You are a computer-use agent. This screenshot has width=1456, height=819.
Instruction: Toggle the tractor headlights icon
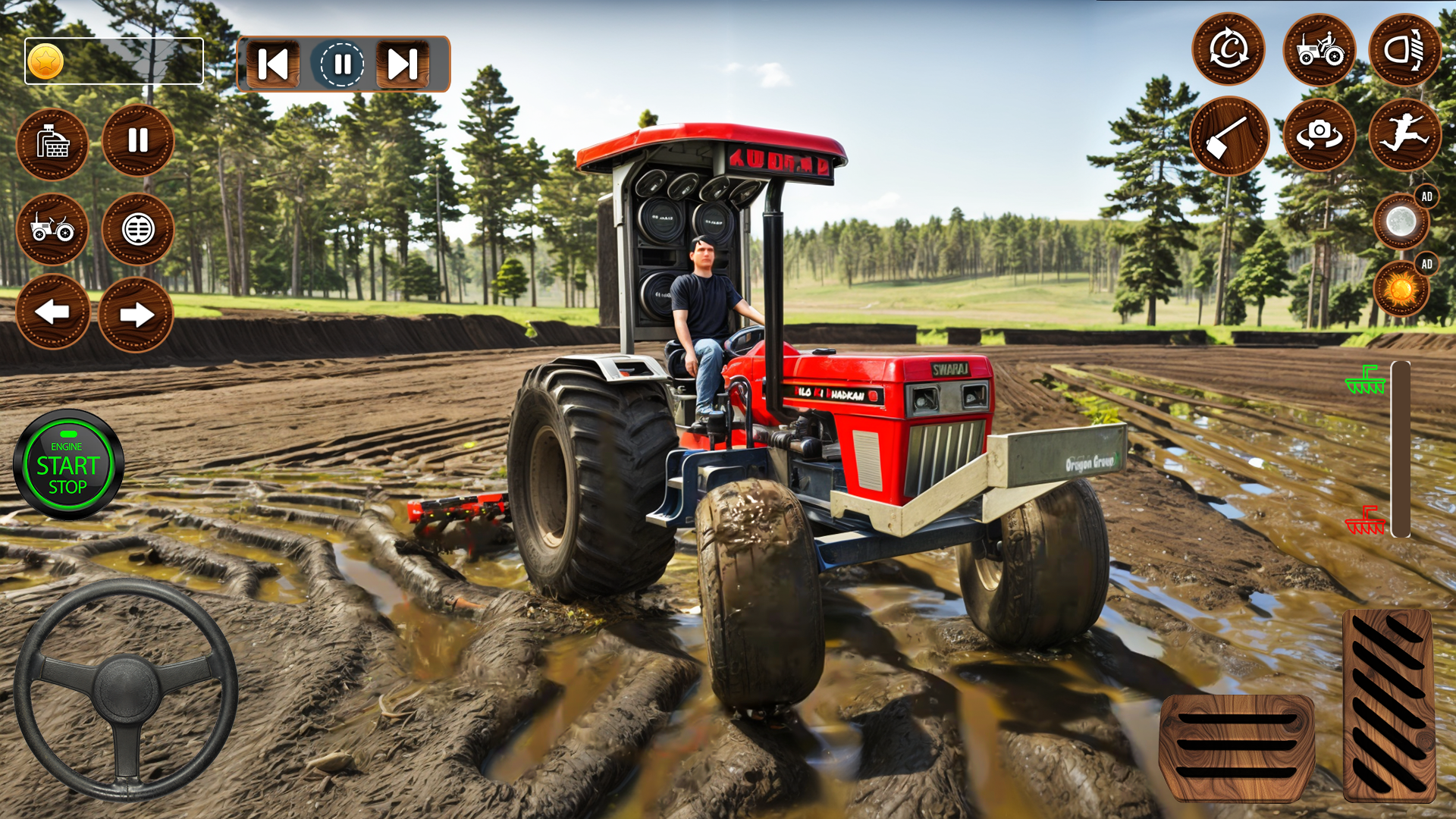1407,49
